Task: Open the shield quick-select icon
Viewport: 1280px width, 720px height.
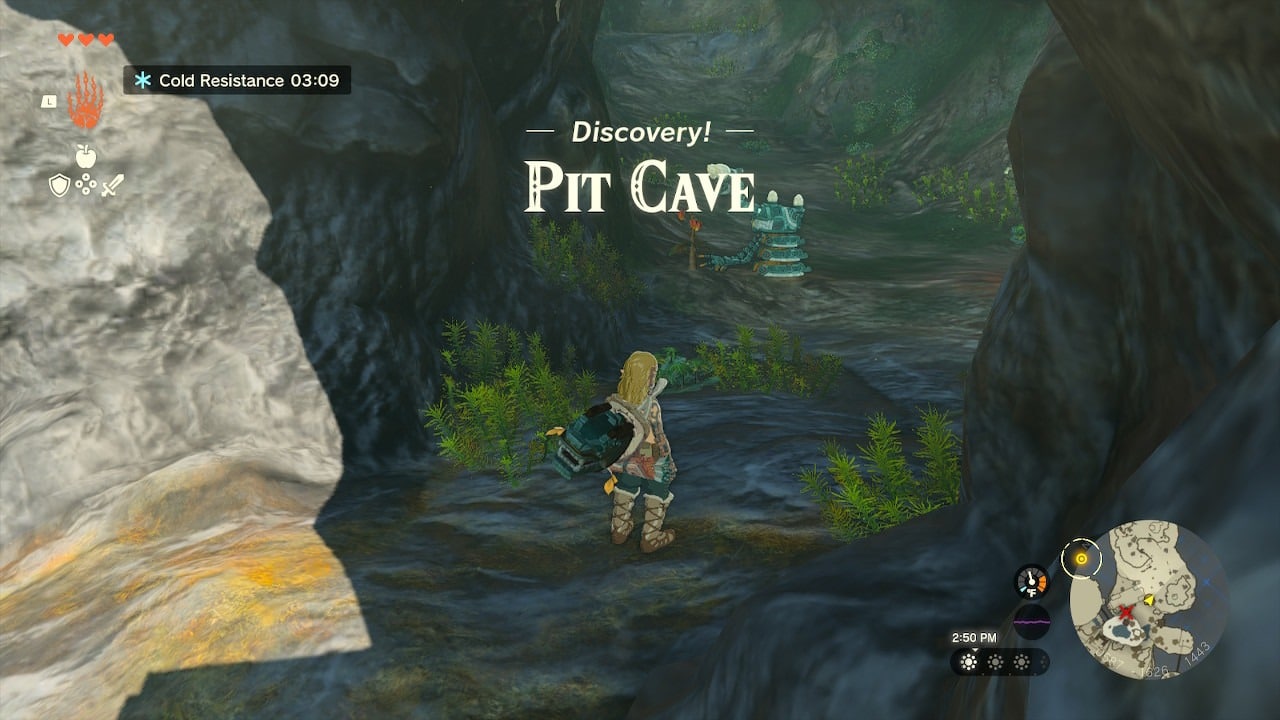Action: [x=60, y=185]
